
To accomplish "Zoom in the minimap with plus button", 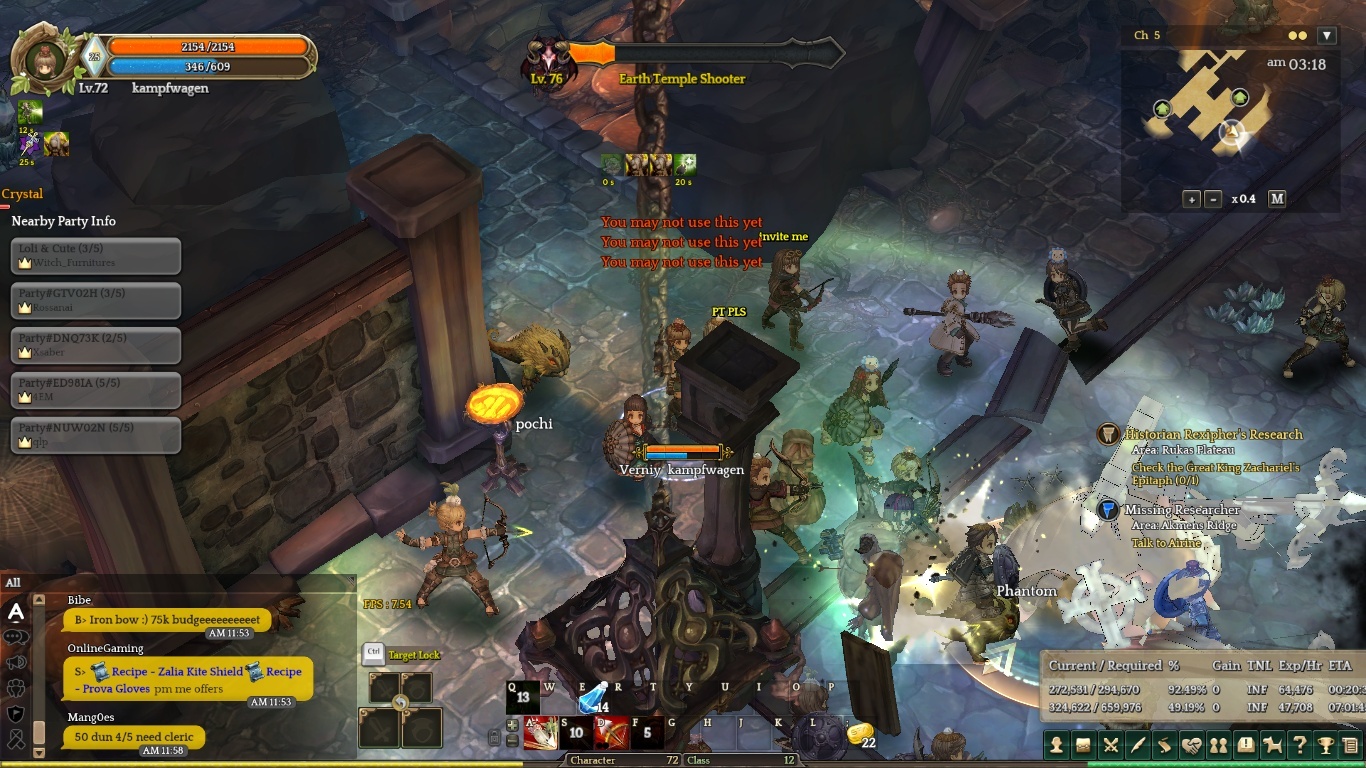I will pyautogui.click(x=1192, y=199).
